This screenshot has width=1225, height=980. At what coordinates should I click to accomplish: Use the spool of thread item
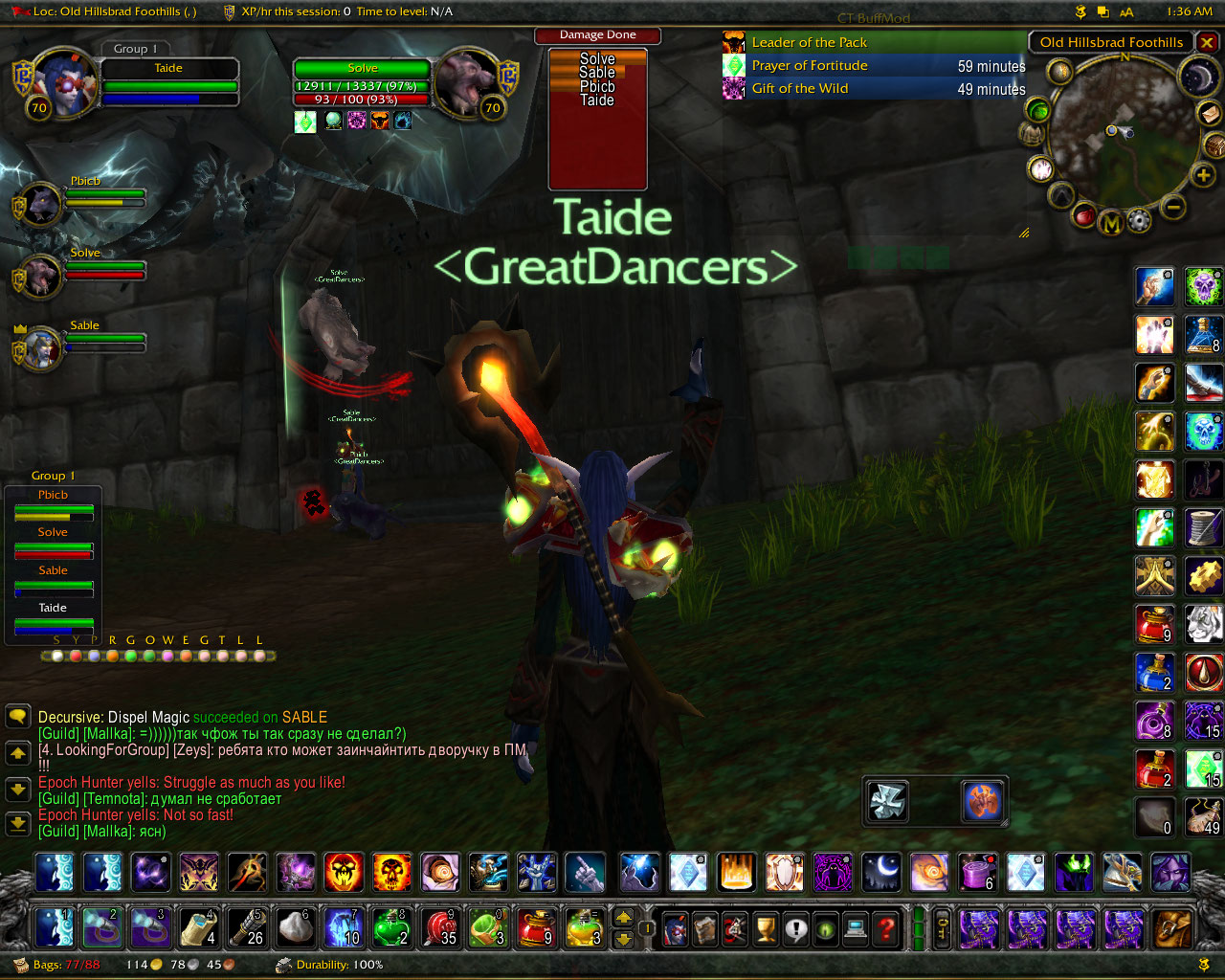click(1203, 527)
